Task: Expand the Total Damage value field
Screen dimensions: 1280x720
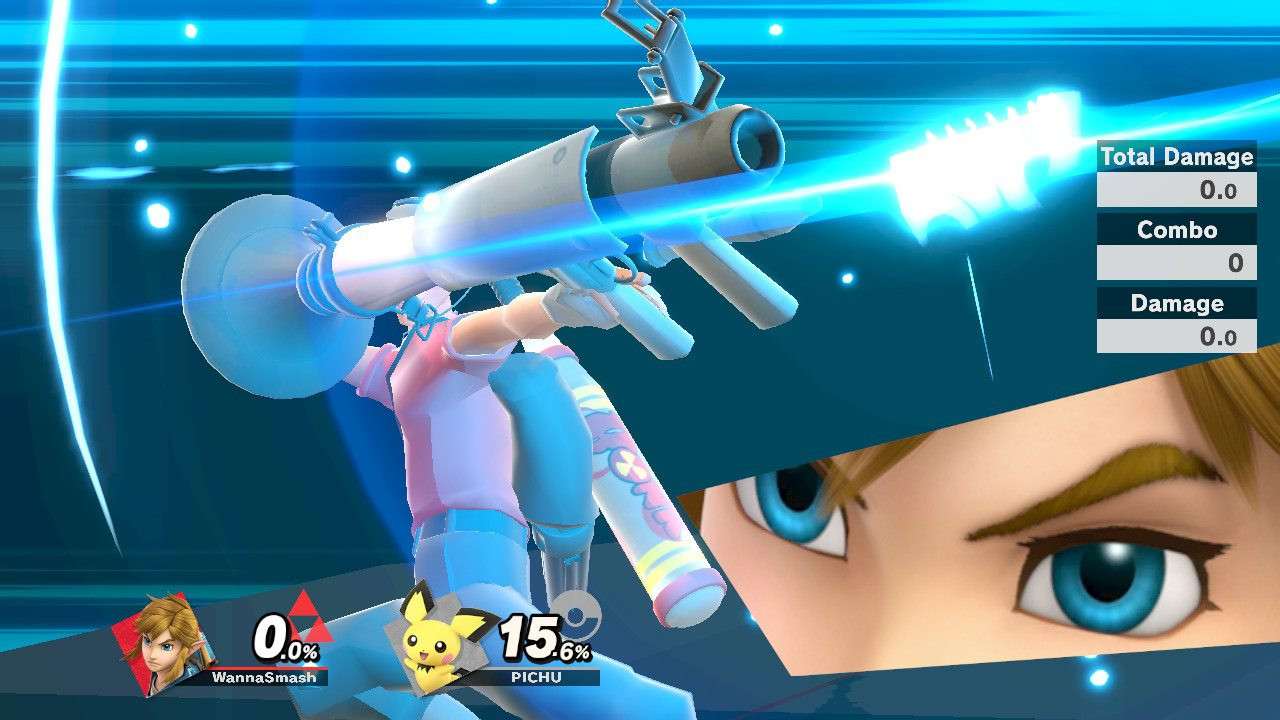Action: (x=1176, y=190)
